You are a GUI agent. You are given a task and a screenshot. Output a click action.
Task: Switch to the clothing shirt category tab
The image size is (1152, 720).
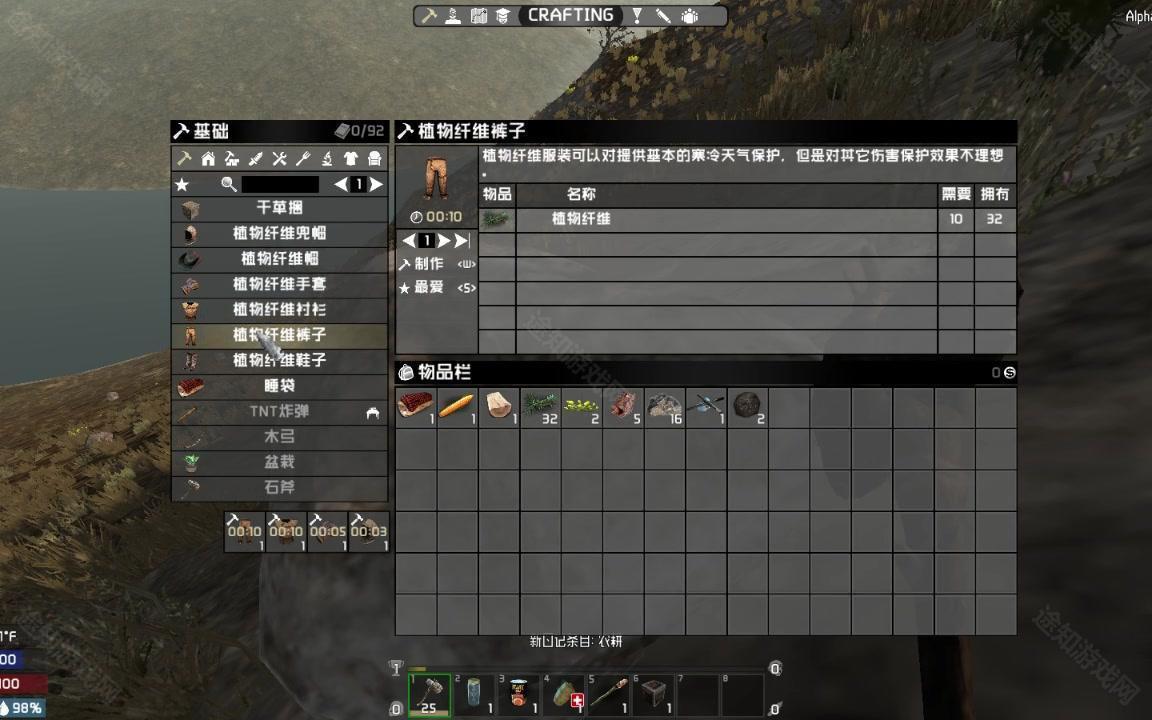click(351, 159)
